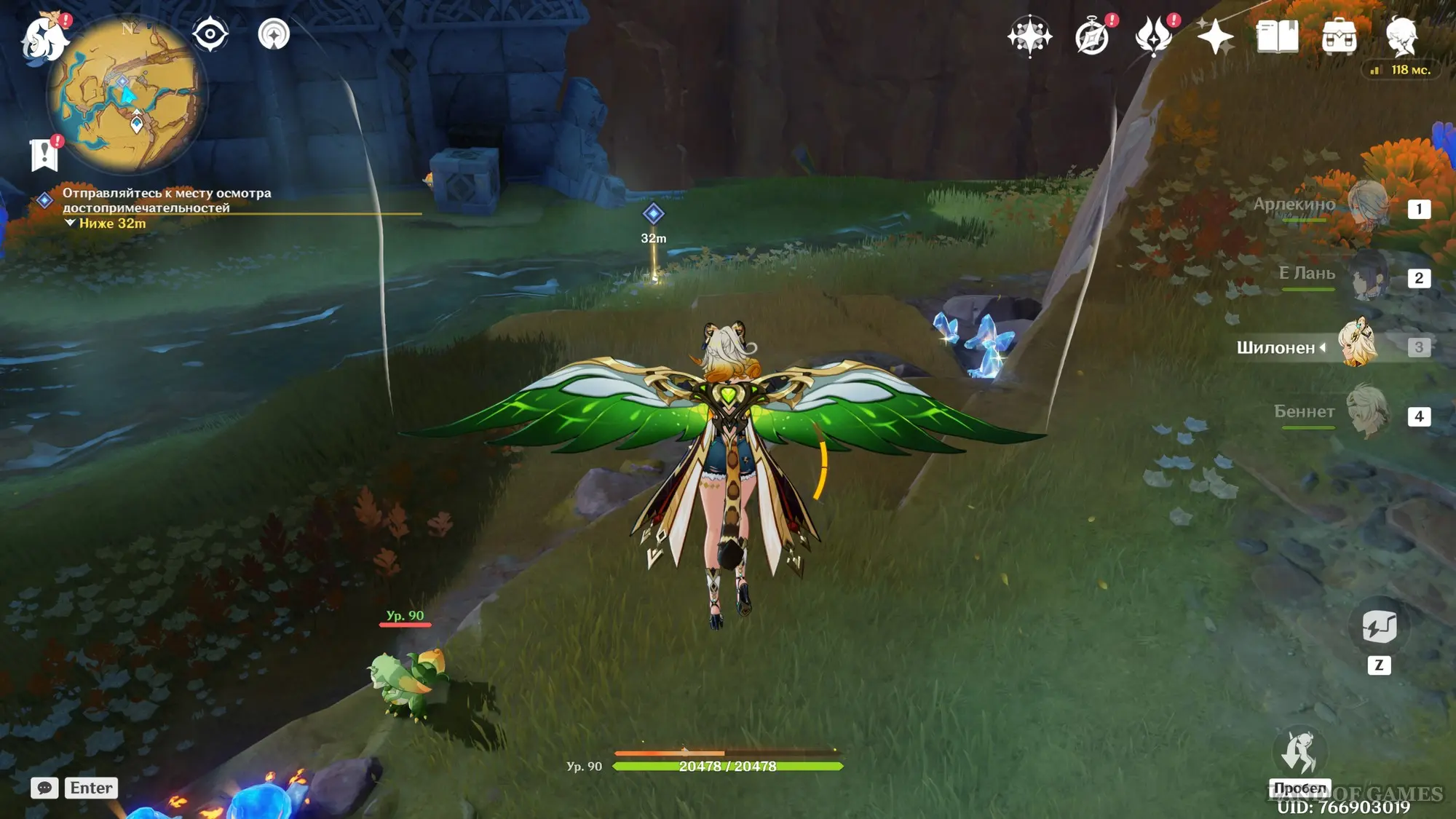Open the Wish four-pointed star icon
This screenshot has height=819, width=1456.
[1029, 36]
